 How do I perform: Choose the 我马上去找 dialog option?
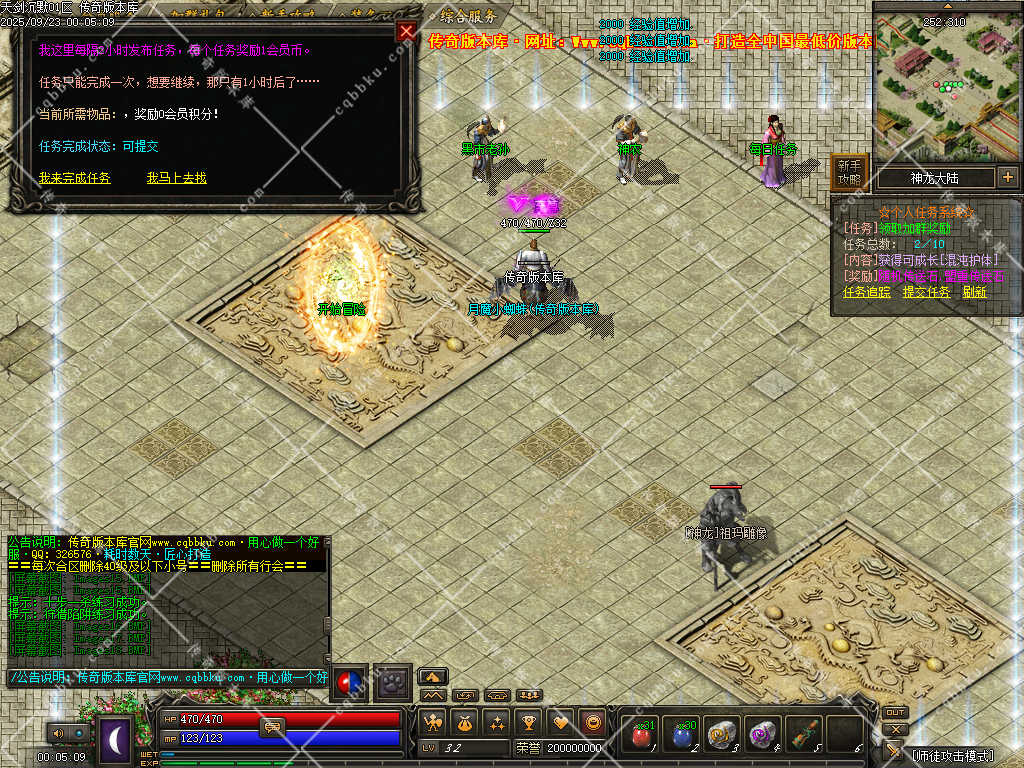(x=177, y=178)
